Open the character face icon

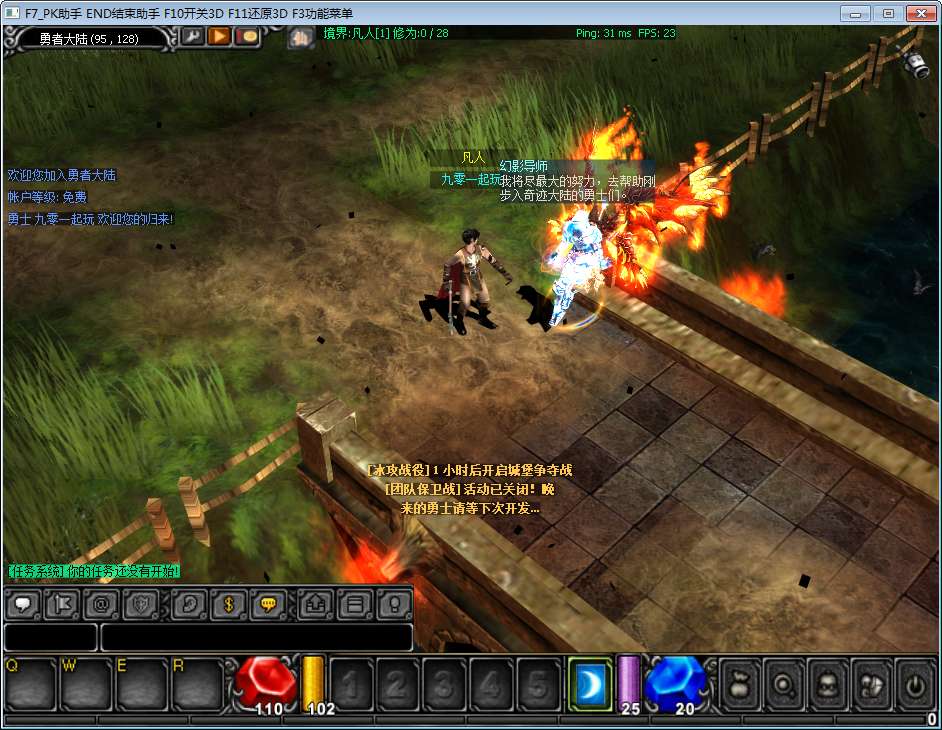(827, 684)
